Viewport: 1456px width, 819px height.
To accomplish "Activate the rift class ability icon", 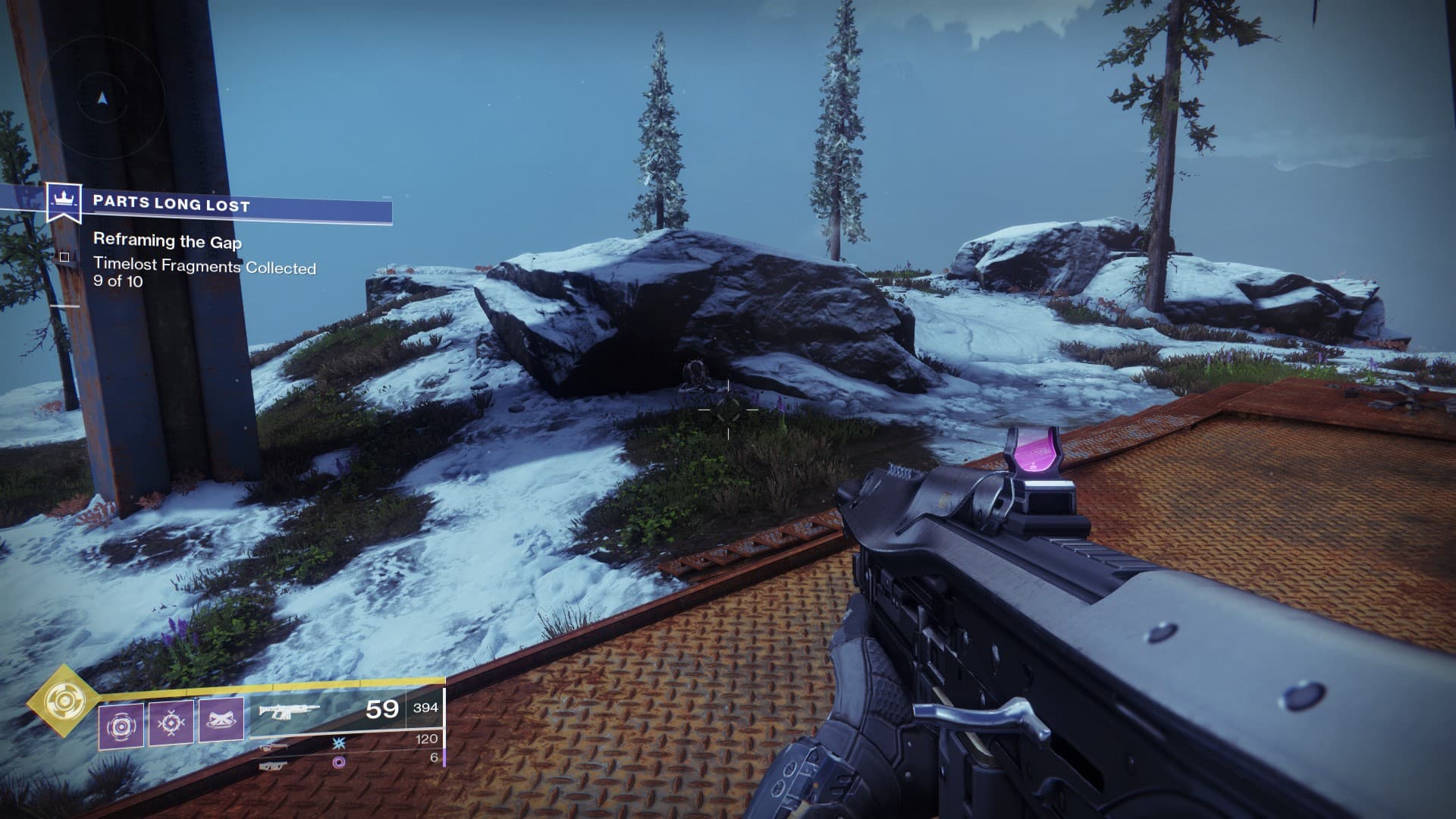I will coord(221,721).
